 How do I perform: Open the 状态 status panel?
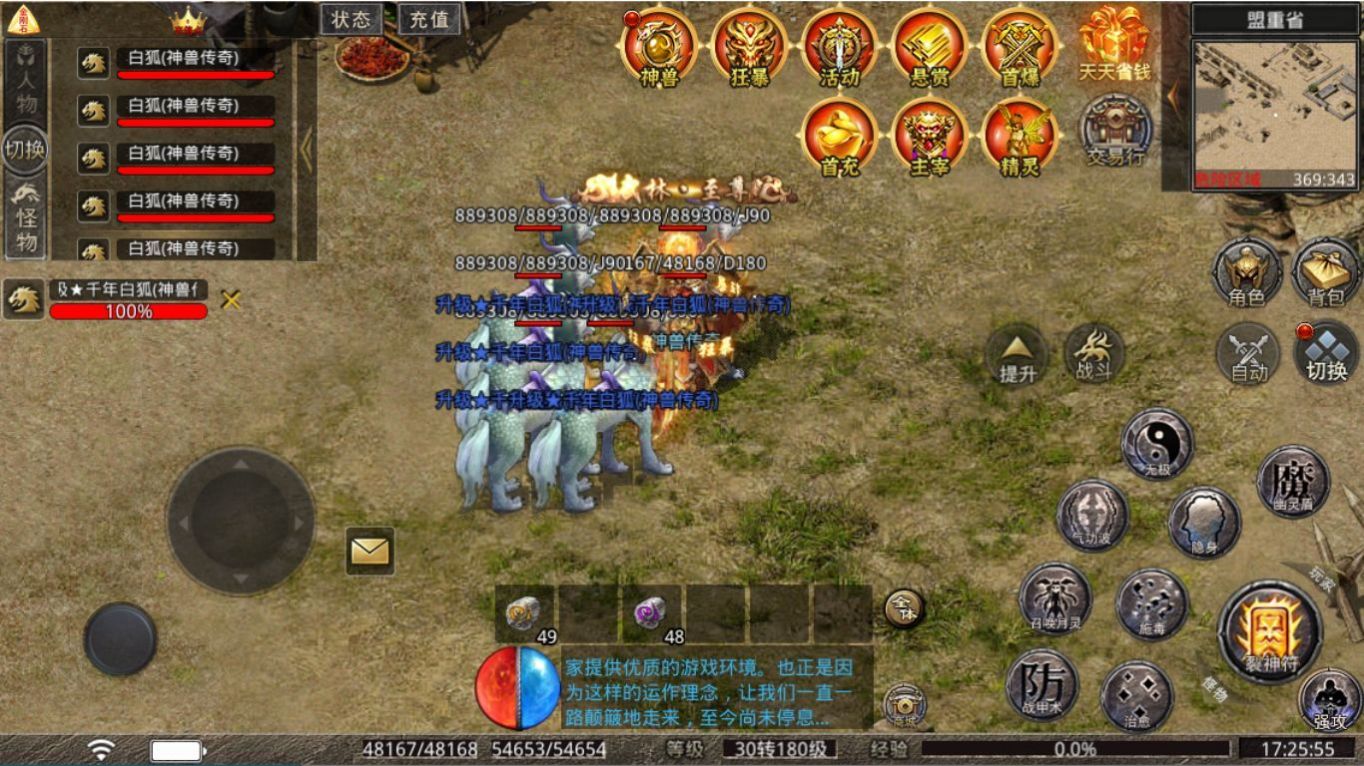click(351, 19)
